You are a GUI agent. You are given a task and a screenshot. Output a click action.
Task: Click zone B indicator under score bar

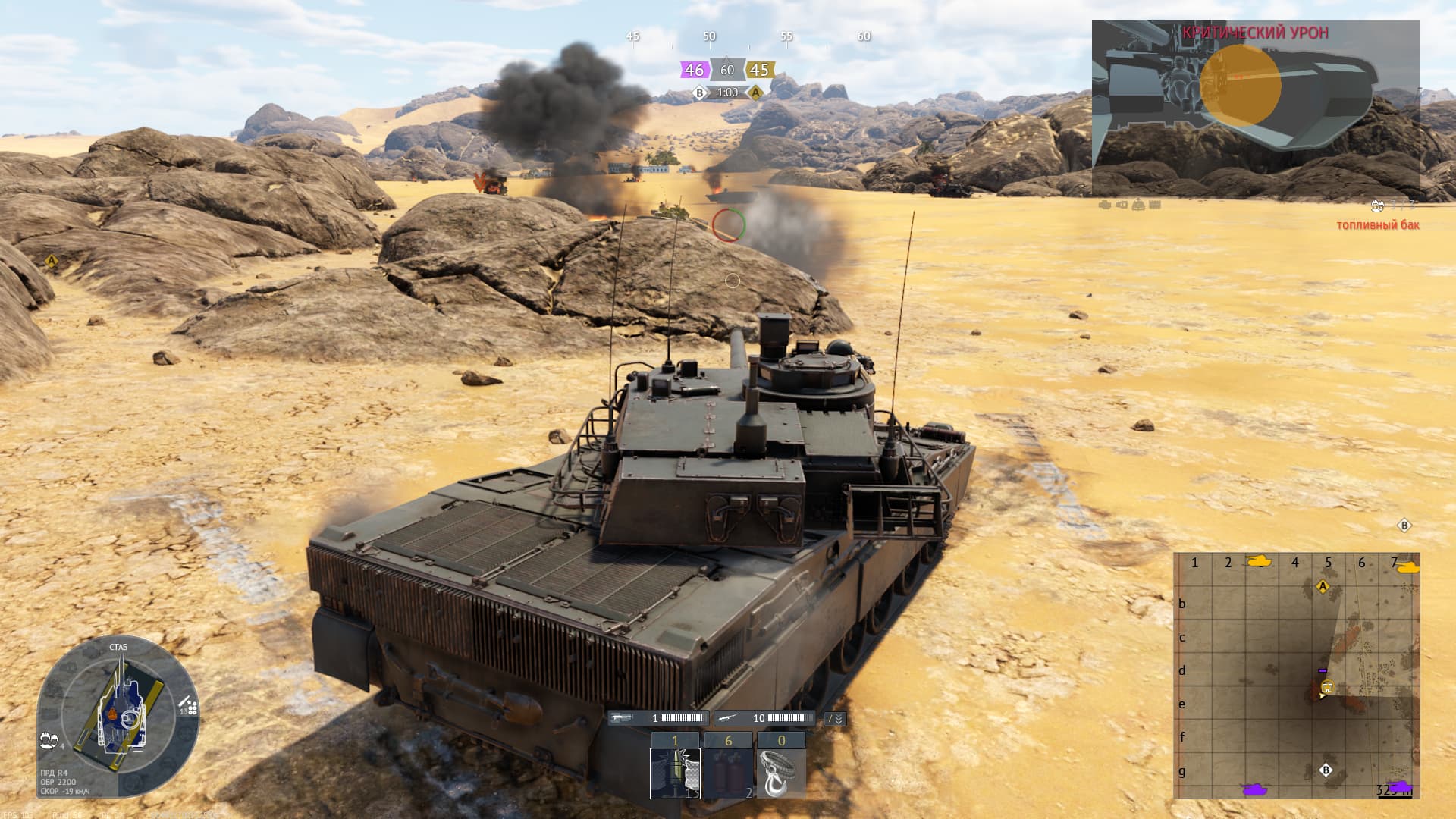pos(700,93)
